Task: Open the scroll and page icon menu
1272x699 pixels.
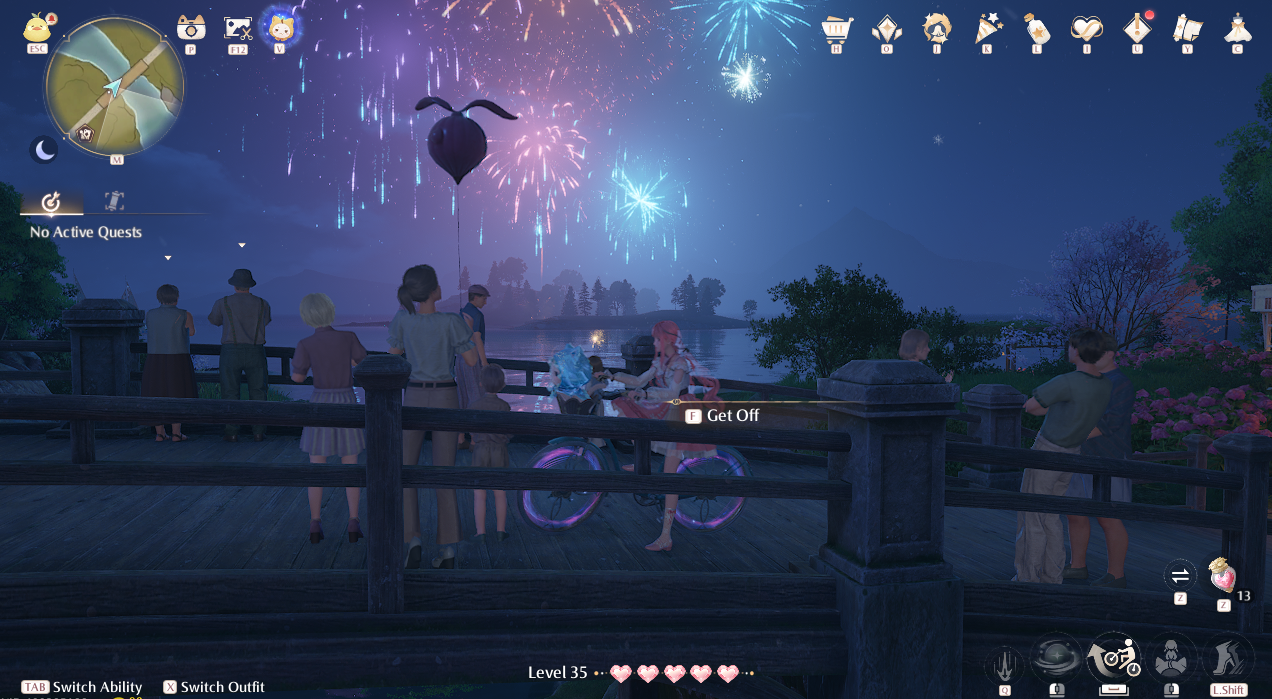Action: click(x=1187, y=28)
